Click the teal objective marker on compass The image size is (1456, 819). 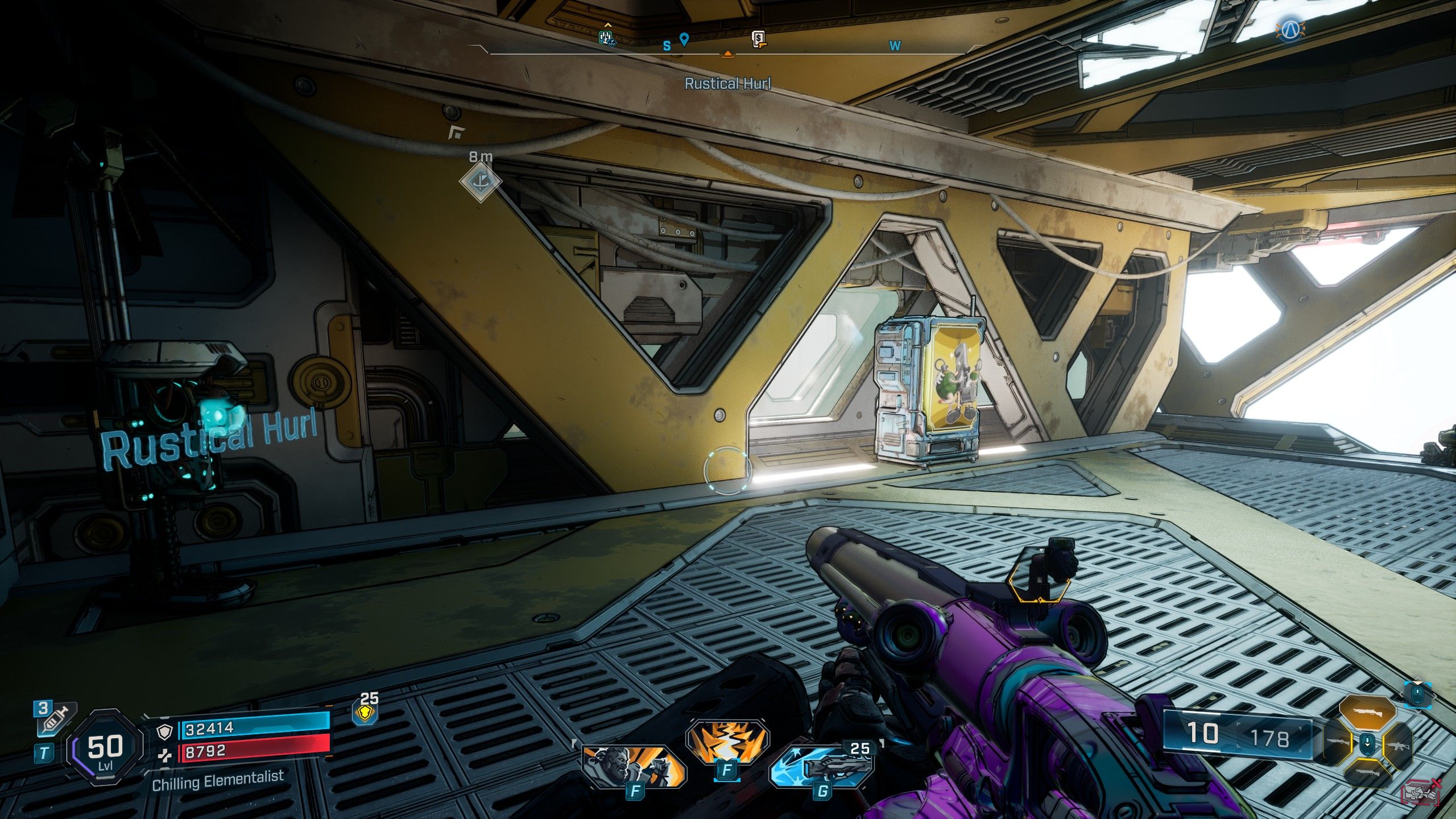coord(607,38)
